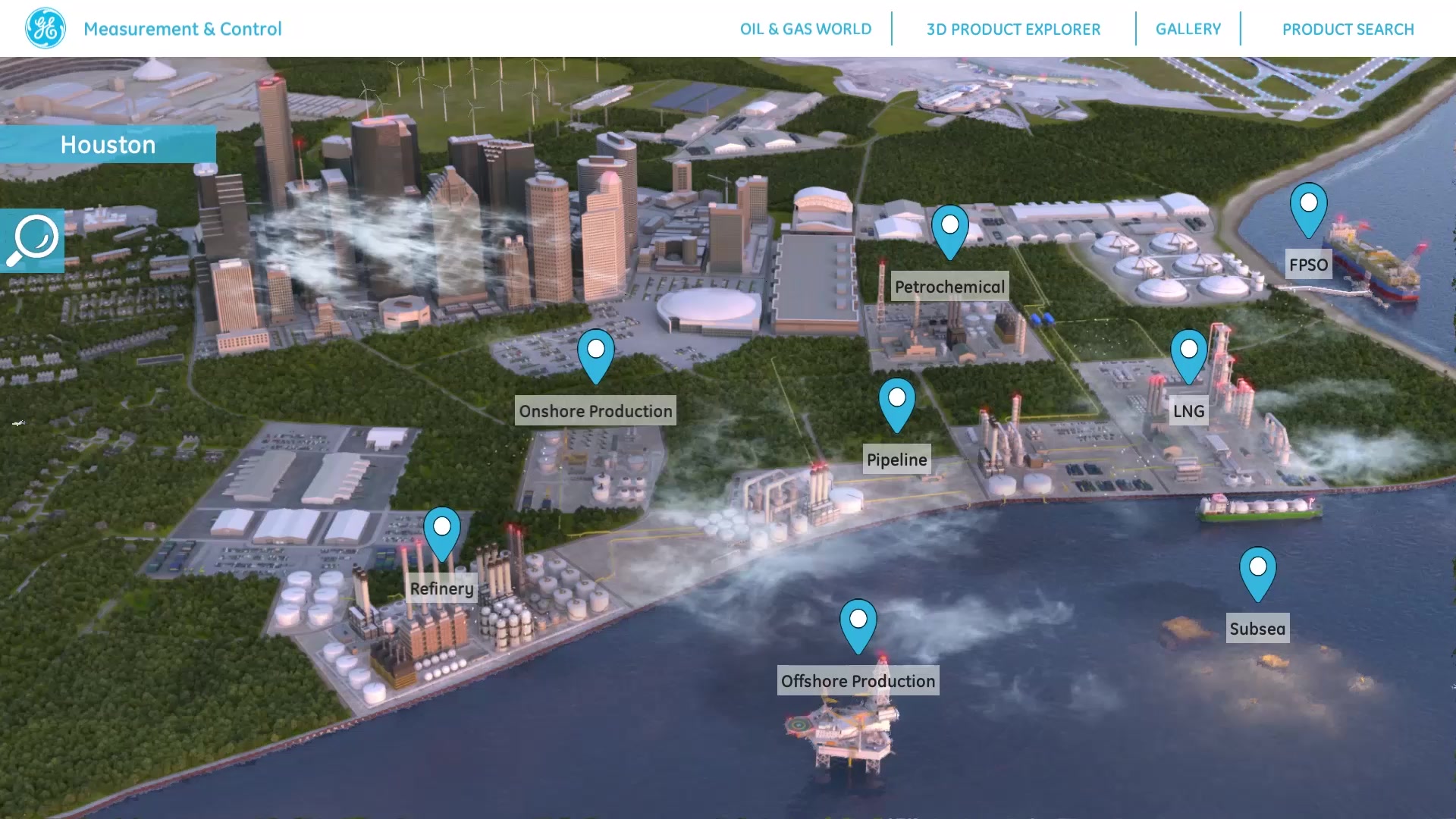Click the Houston city label banner
The height and width of the screenshot is (819, 1456).
(x=108, y=144)
